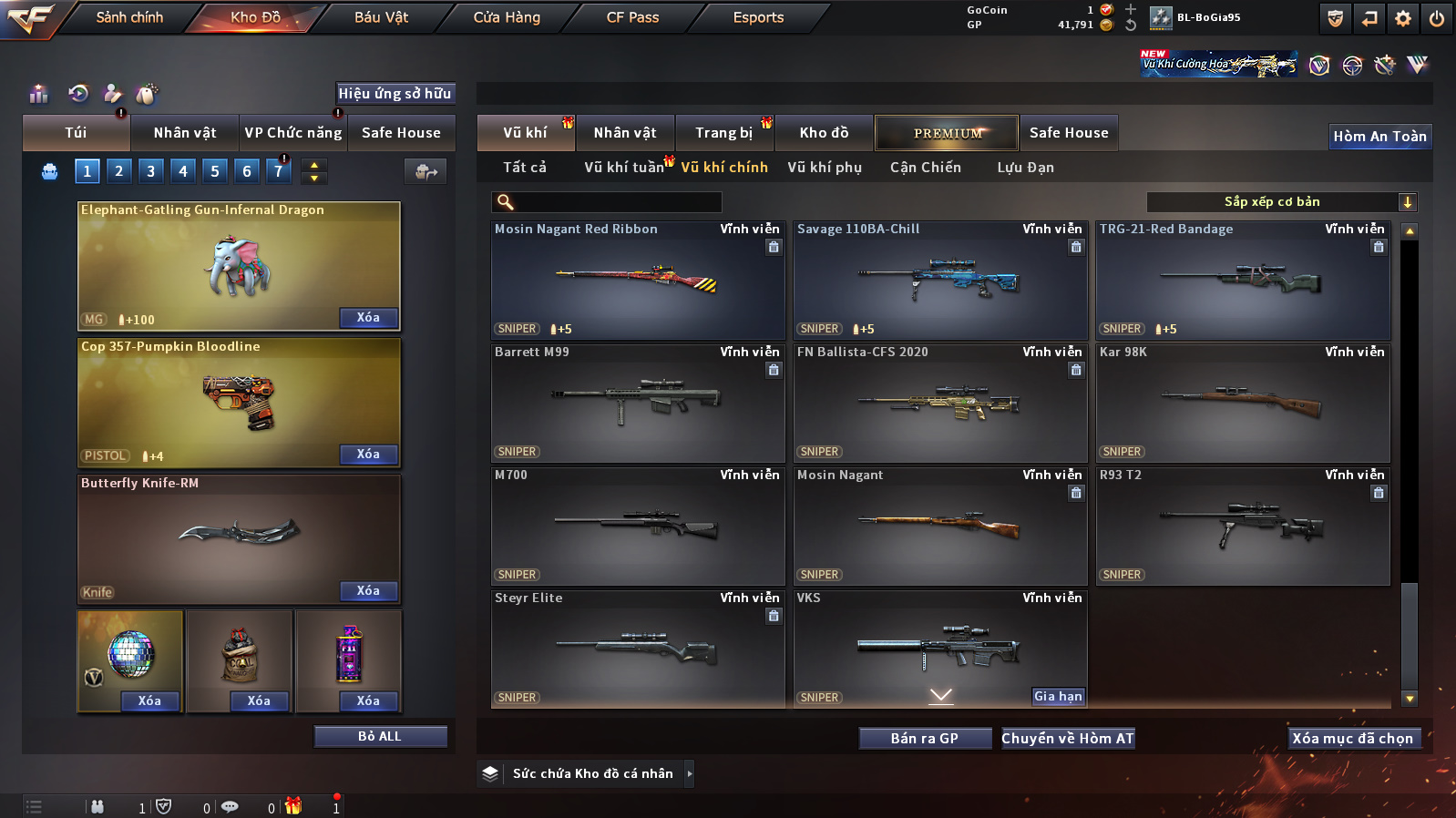Open the Sắp xếp cơ bản sort dropdown

point(1280,202)
